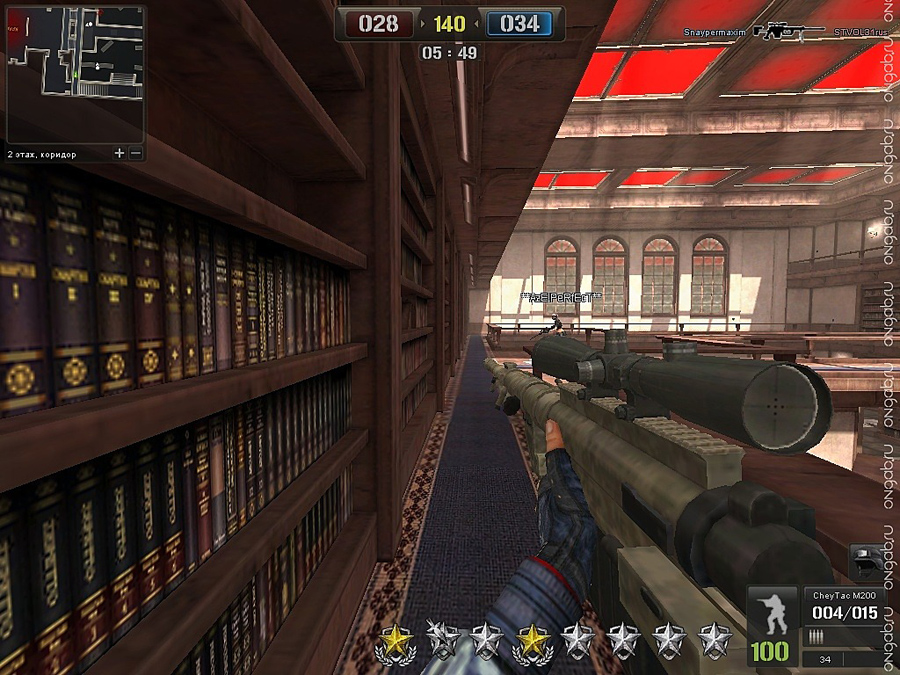The image size is (900, 675).
Task: Click the soldier stance icon
Action: click(x=772, y=612)
